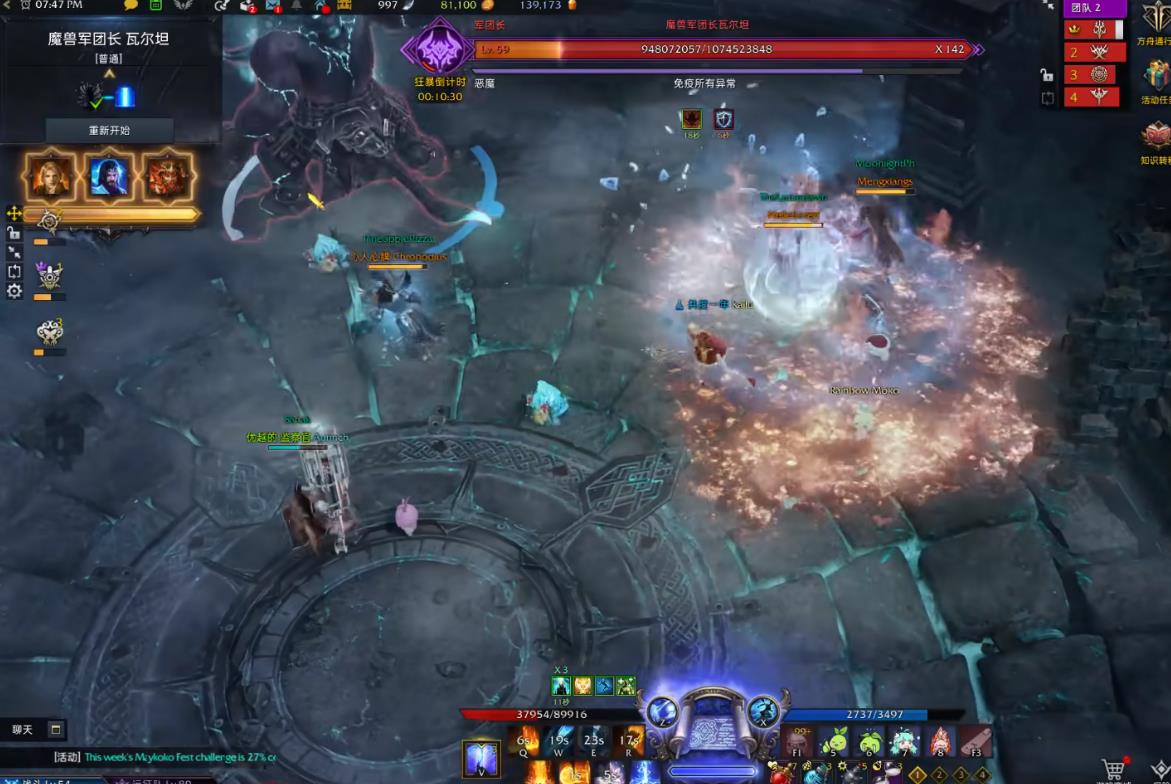Image resolution: width=1171 pixels, height=784 pixels.
Task: Select the crown leader raid party row
Action: click(1094, 29)
